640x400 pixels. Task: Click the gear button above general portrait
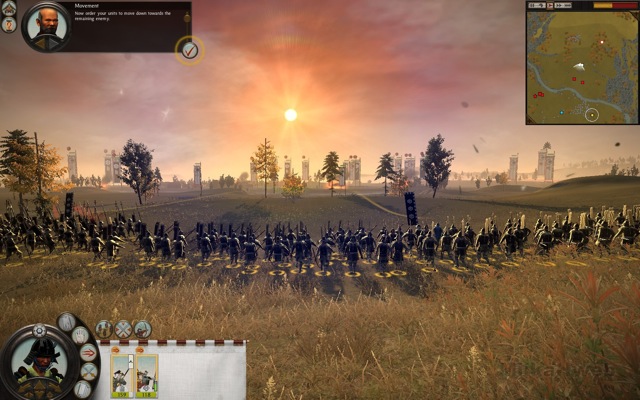[x=40, y=330]
